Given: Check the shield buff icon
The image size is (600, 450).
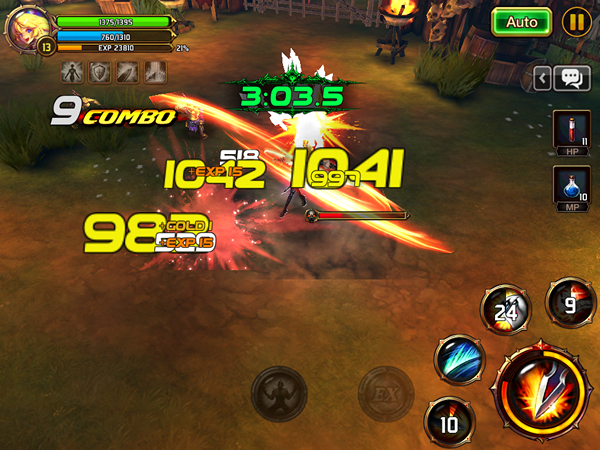Looking at the screenshot, I should click(x=100, y=72).
